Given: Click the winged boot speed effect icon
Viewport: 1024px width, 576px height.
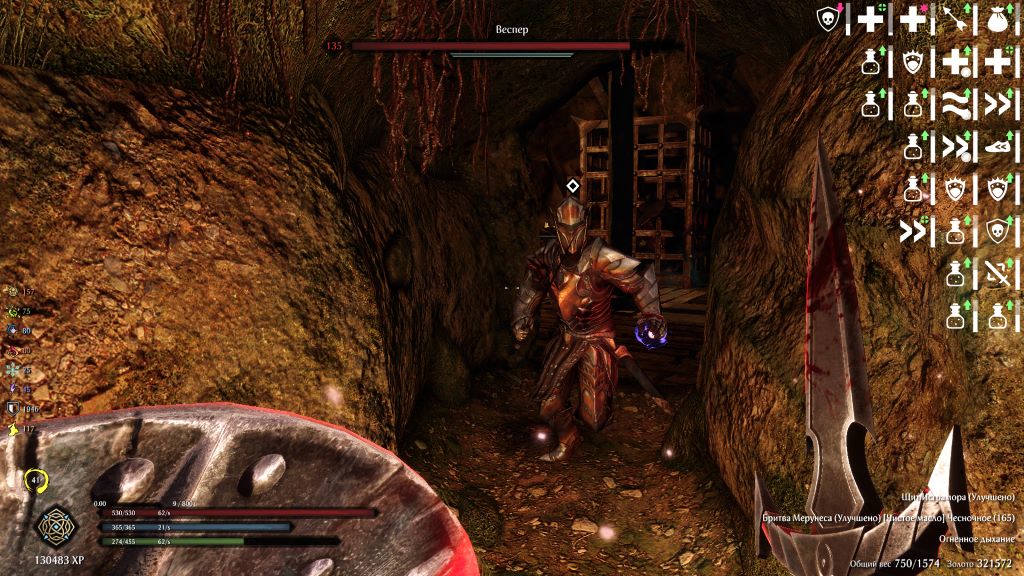Looking at the screenshot, I should point(997,147).
